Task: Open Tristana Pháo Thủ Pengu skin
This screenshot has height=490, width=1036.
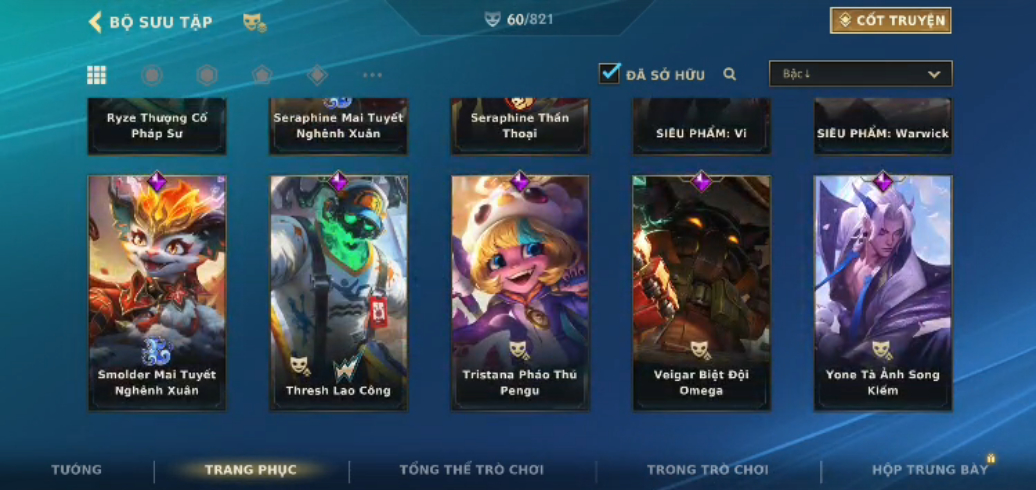Action: [520, 292]
